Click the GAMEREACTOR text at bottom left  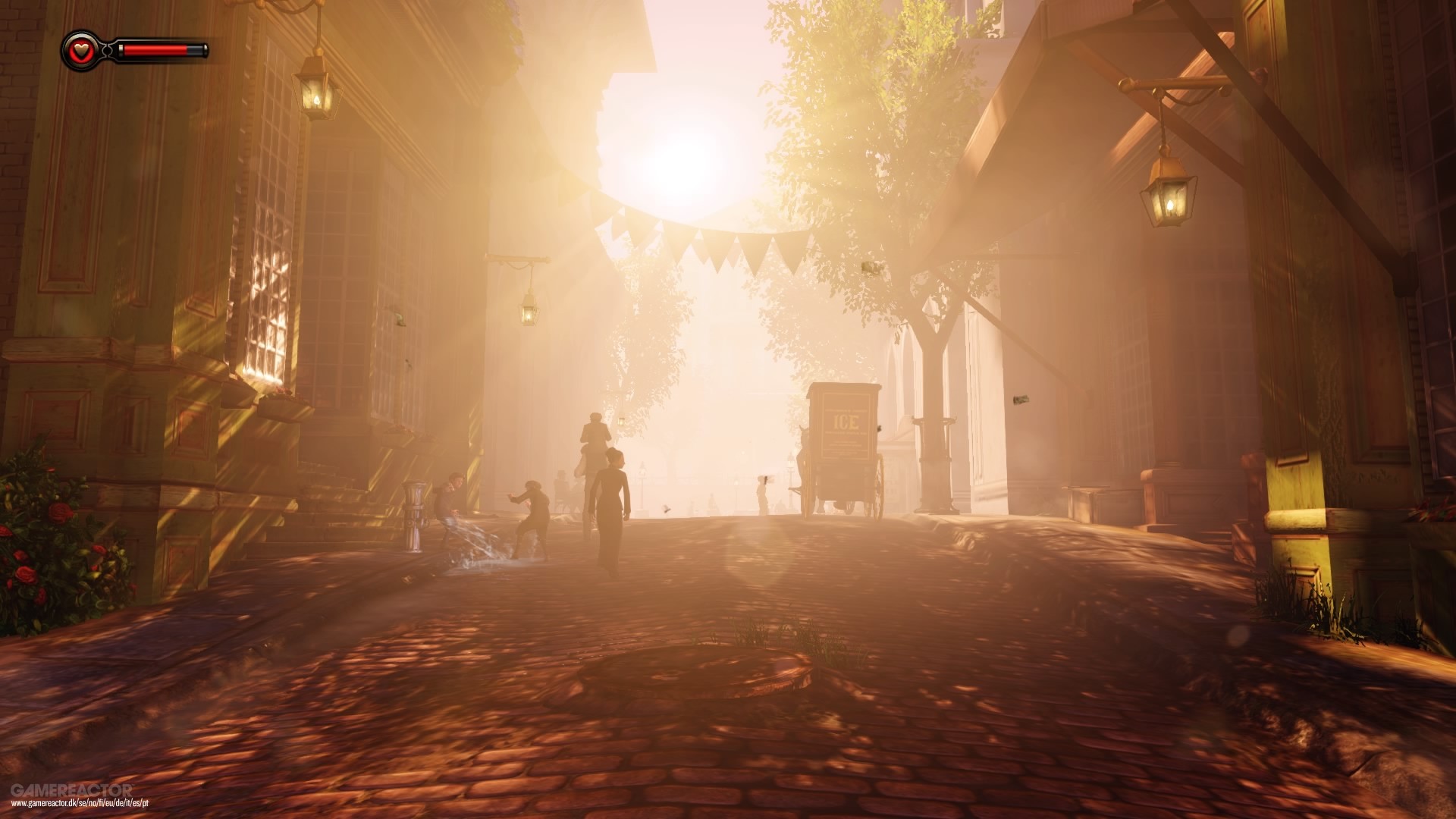pos(72,790)
